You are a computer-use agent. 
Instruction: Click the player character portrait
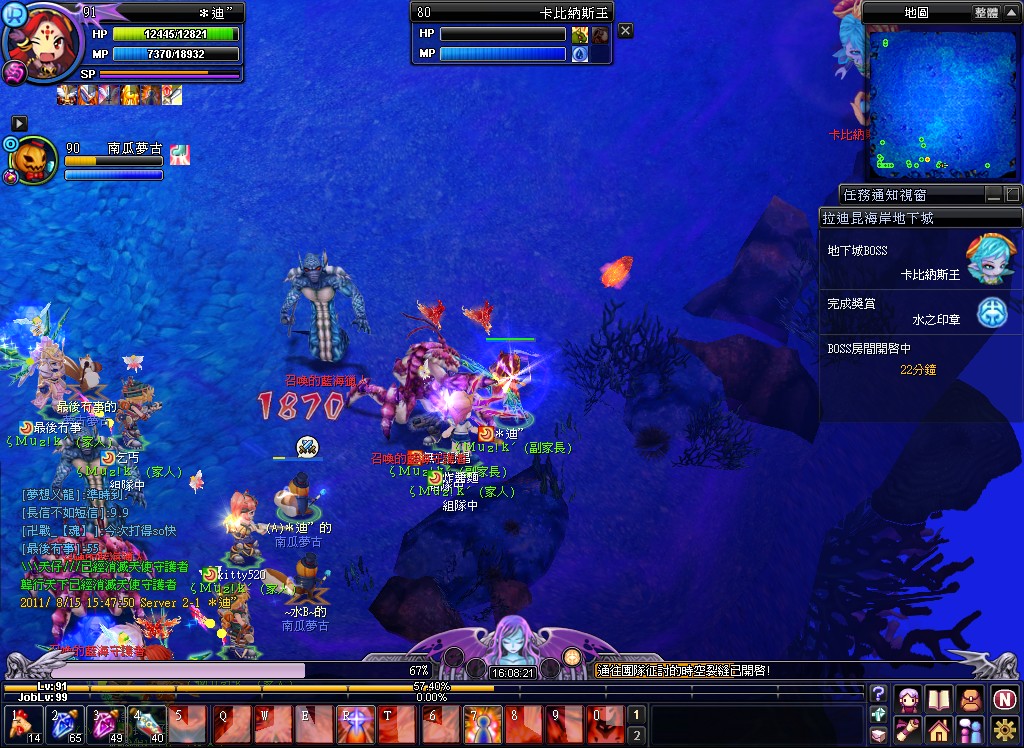pos(42,45)
